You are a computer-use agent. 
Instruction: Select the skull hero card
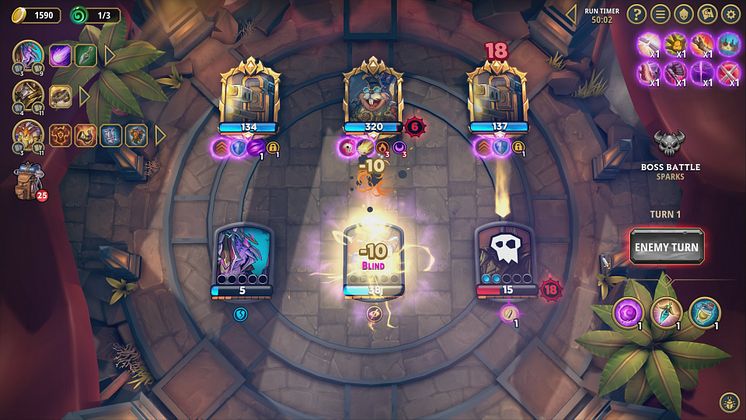505,258
